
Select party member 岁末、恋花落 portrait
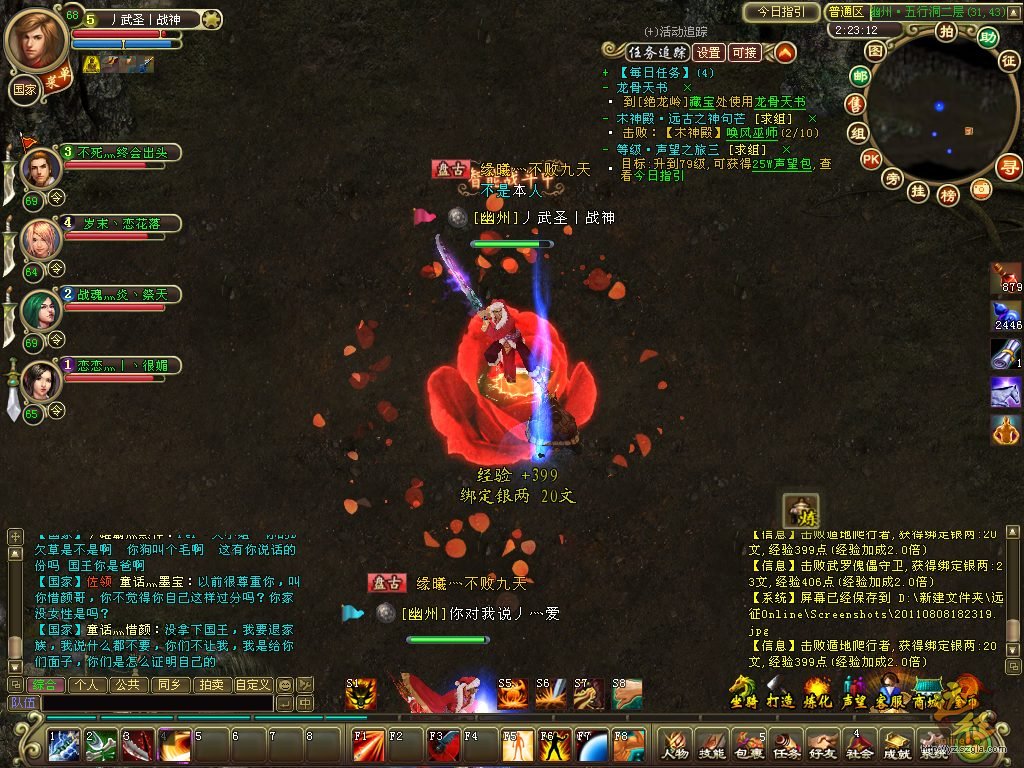(40, 238)
